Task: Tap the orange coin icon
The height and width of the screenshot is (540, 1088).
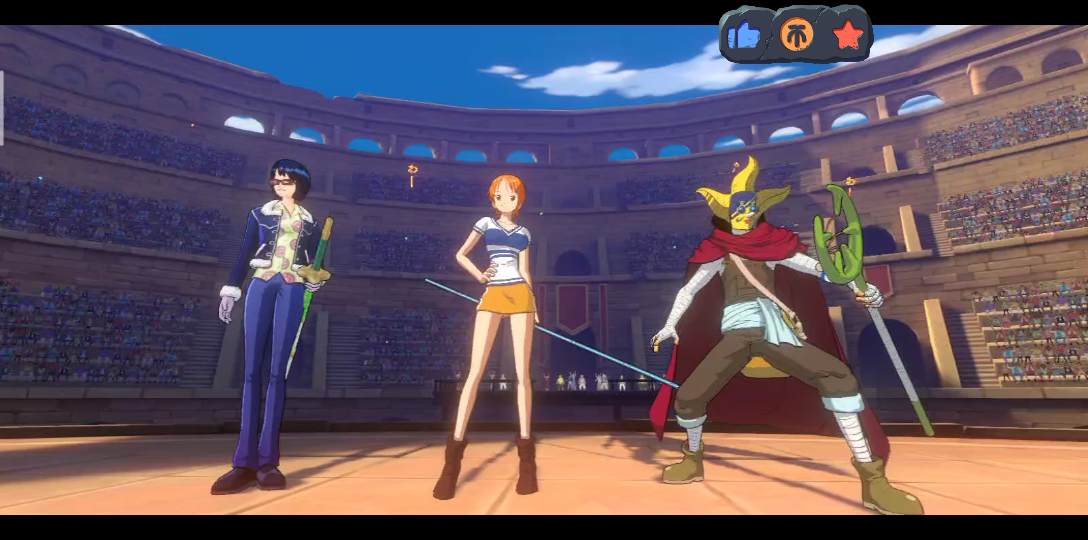Action: 797,35
